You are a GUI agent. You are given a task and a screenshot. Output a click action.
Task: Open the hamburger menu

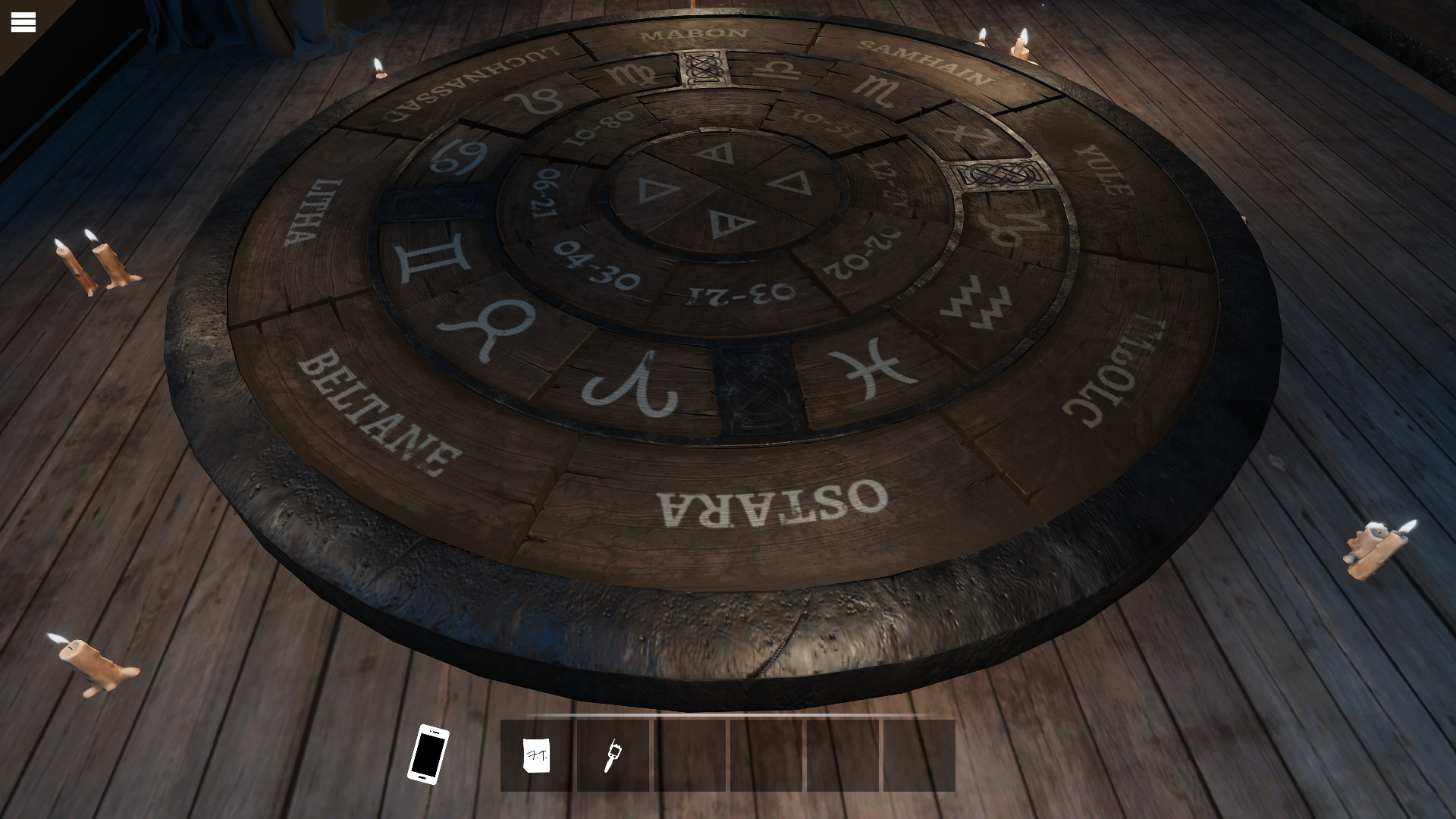click(x=24, y=22)
